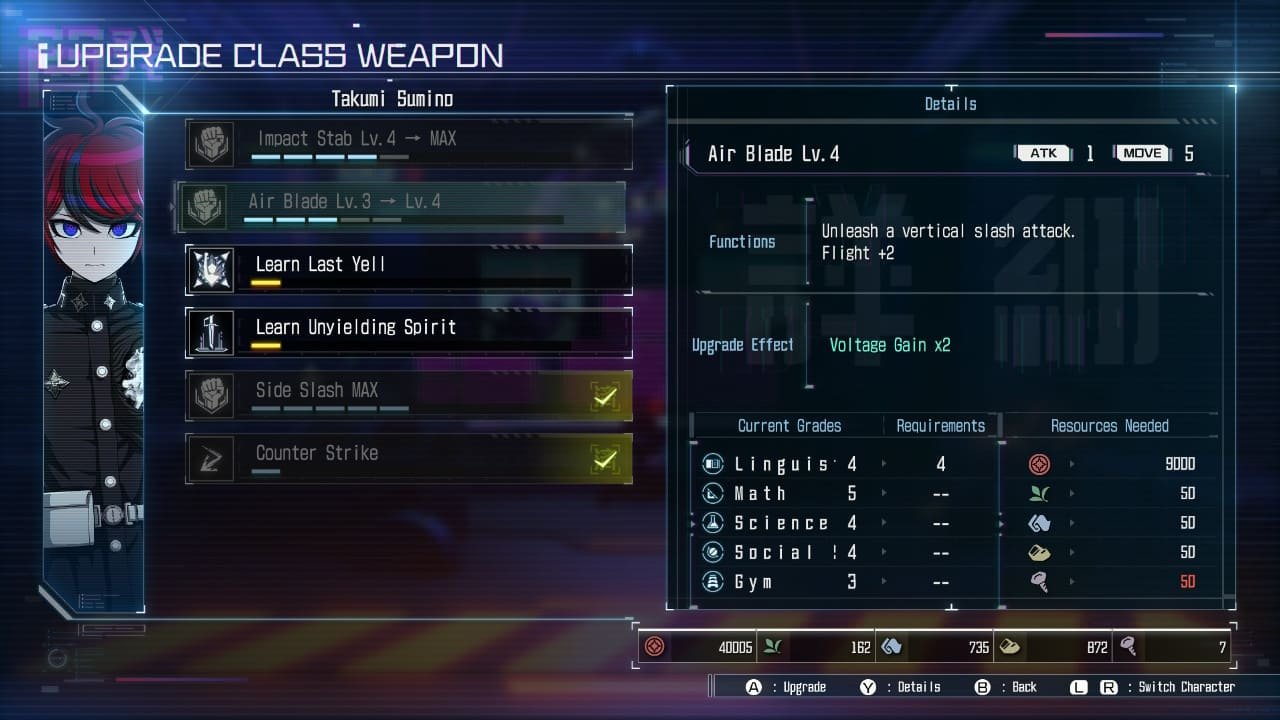Viewport: 1280px width, 720px height.
Task: Click the MOVE badge next to Air Blade
Action: (x=1141, y=153)
